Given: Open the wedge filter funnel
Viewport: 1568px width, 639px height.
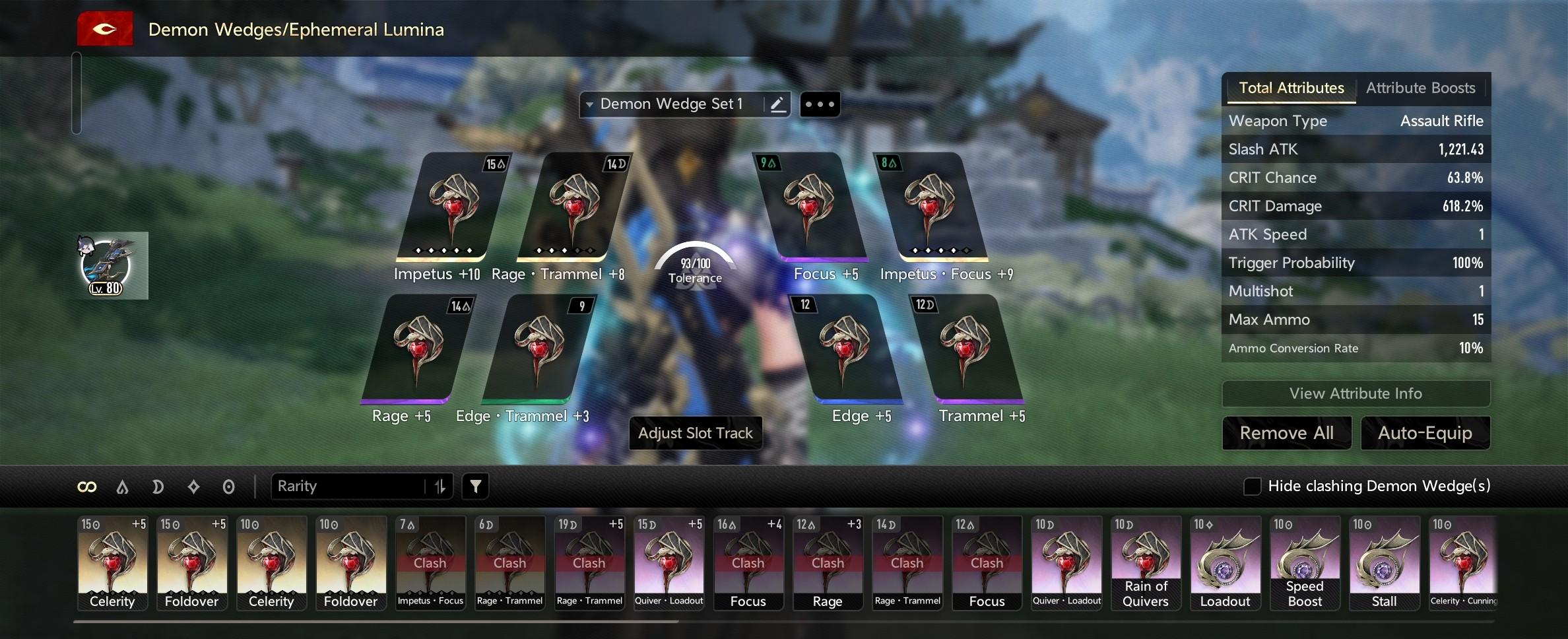Looking at the screenshot, I should (x=475, y=487).
